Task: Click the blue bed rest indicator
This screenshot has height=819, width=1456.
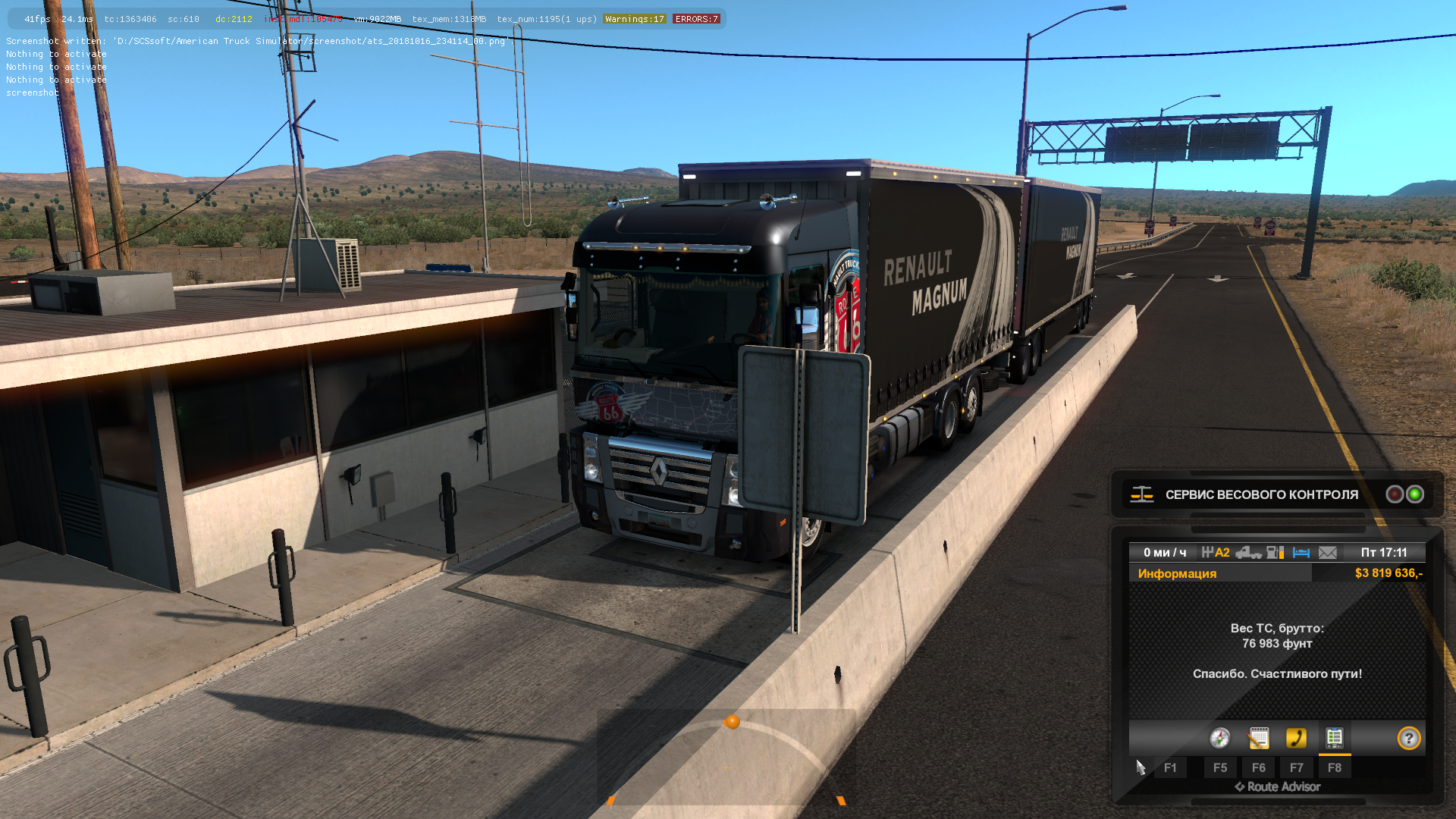Action: coord(1301,553)
